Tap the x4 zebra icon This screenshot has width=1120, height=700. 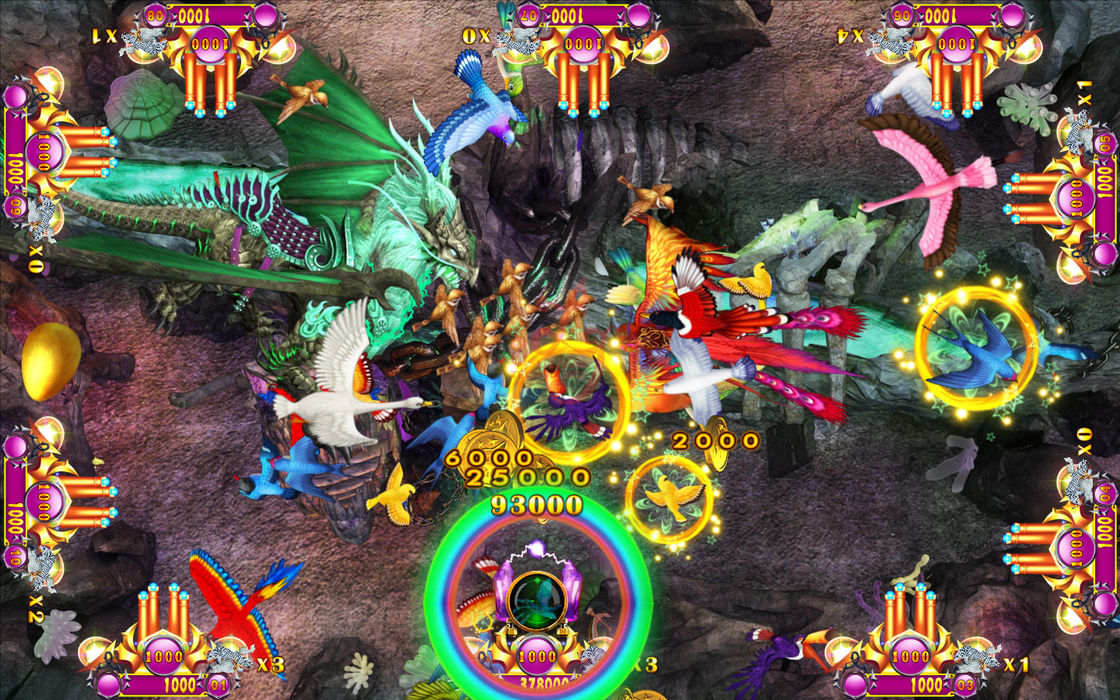point(890,41)
